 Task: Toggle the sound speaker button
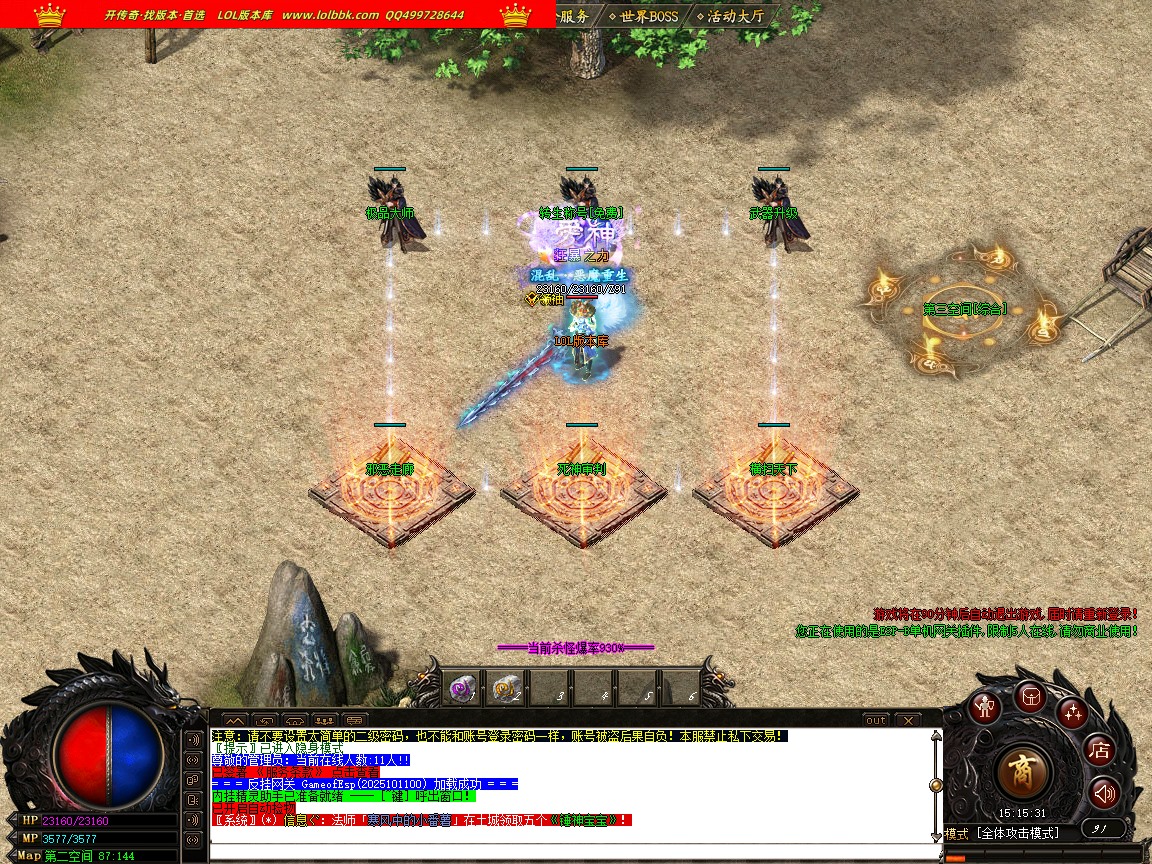click(1104, 793)
